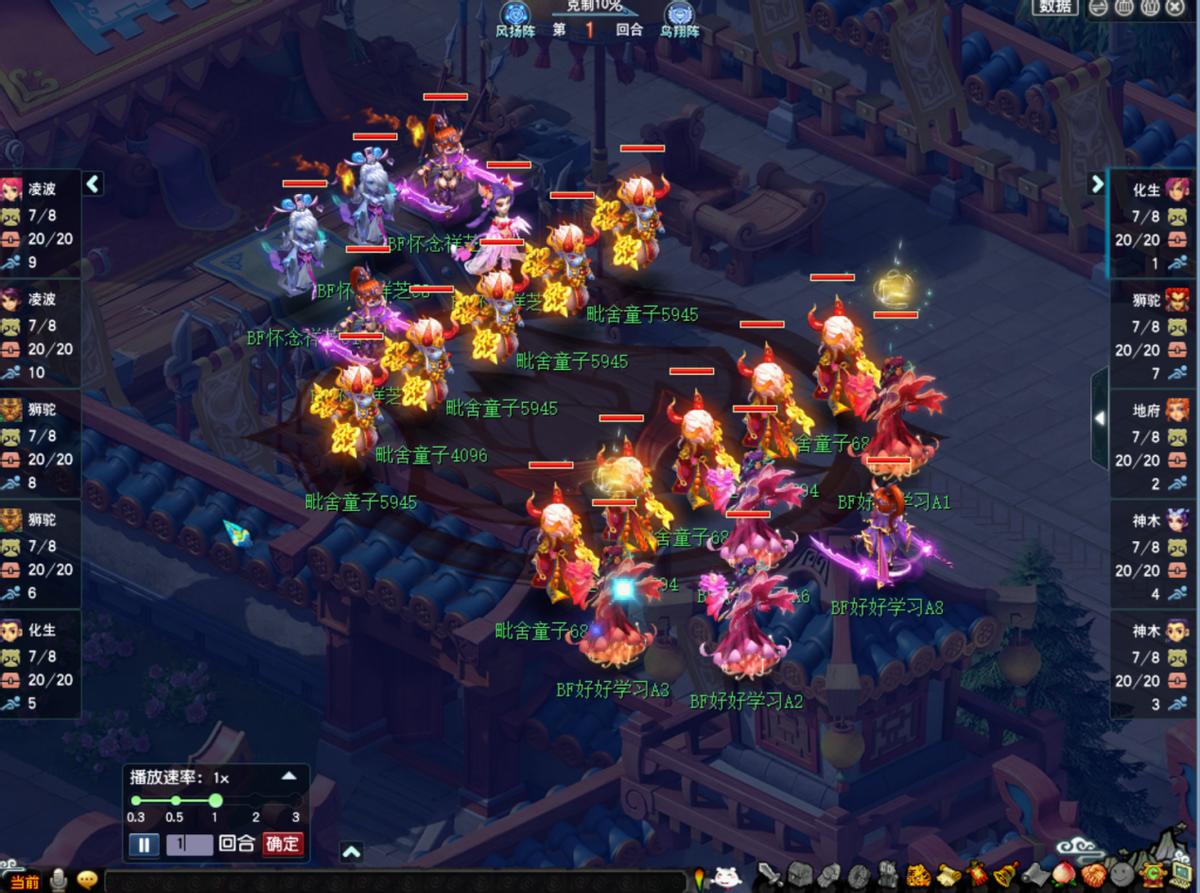
Task: Confirm the round jump with 确定
Action: click(x=282, y=844)
